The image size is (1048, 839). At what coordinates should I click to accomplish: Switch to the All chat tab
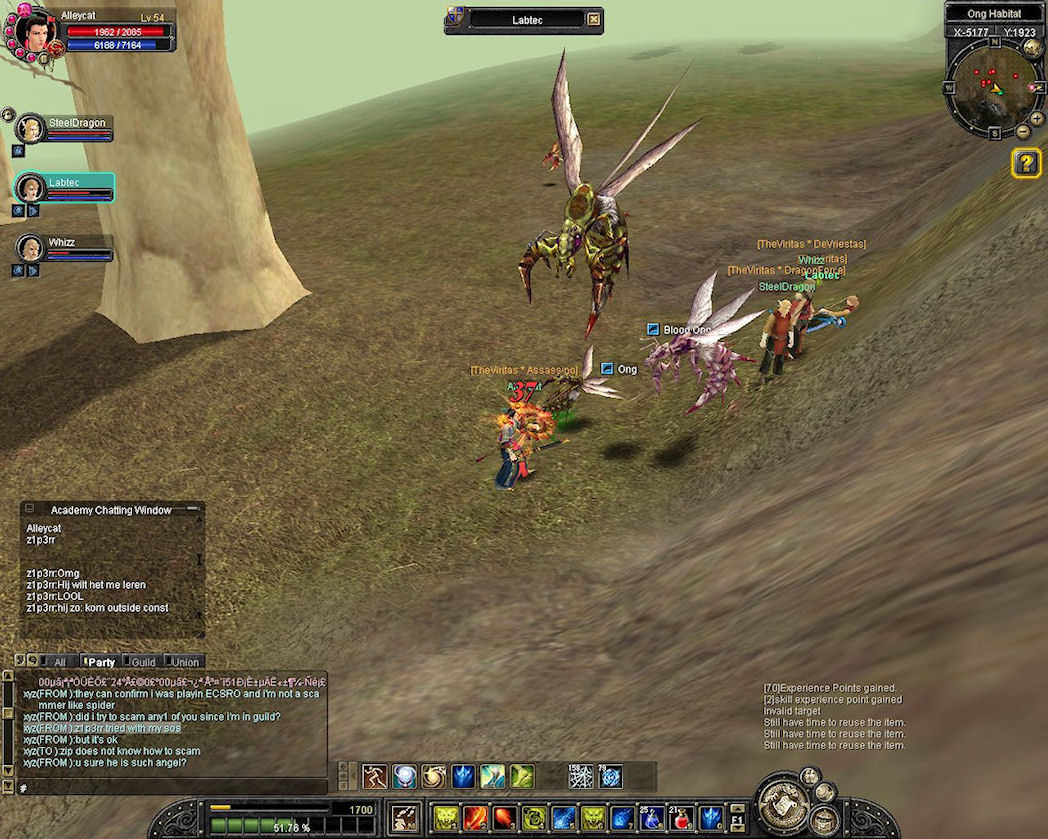(x=59, y=662)
